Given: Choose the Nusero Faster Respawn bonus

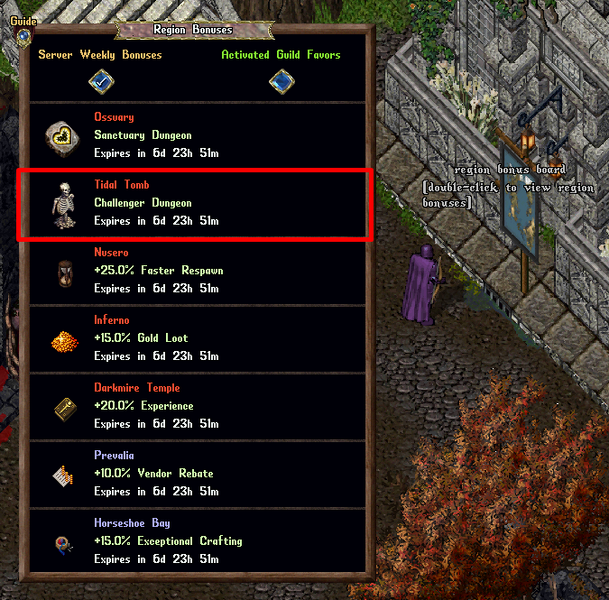Looking at the screenshot, I should [196, 271].
